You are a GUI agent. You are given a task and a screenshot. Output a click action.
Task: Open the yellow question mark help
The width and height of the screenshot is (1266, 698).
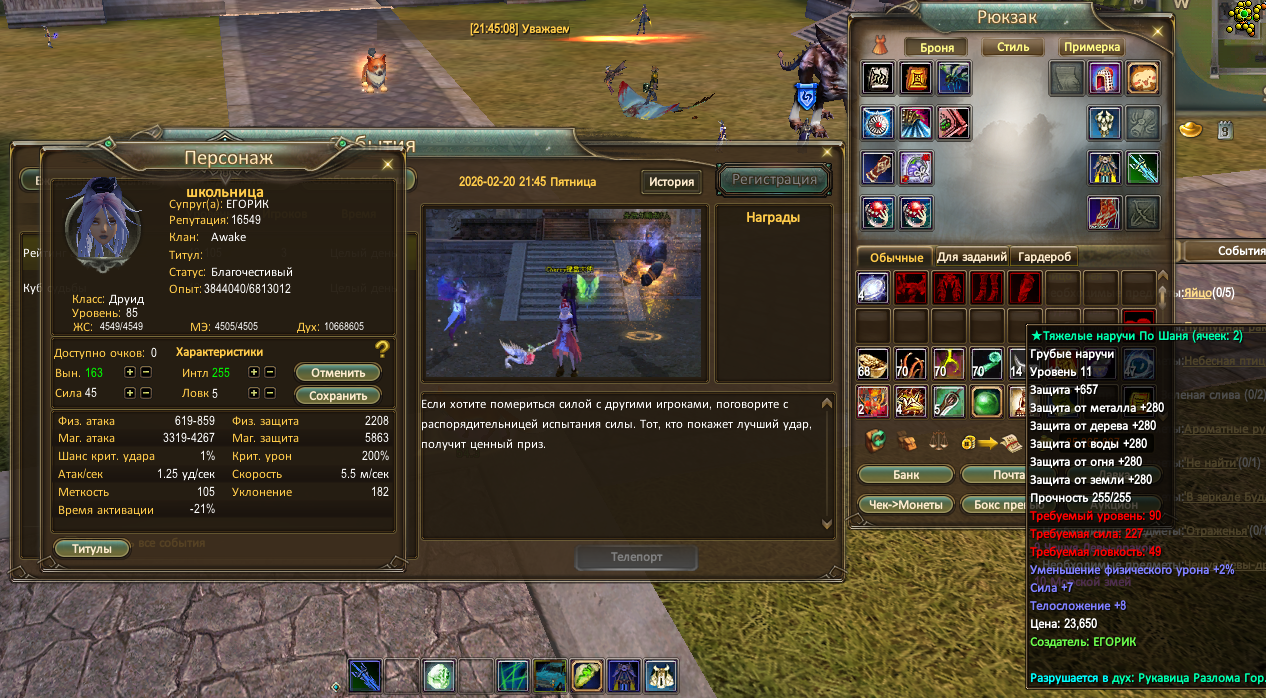[381, 349]
